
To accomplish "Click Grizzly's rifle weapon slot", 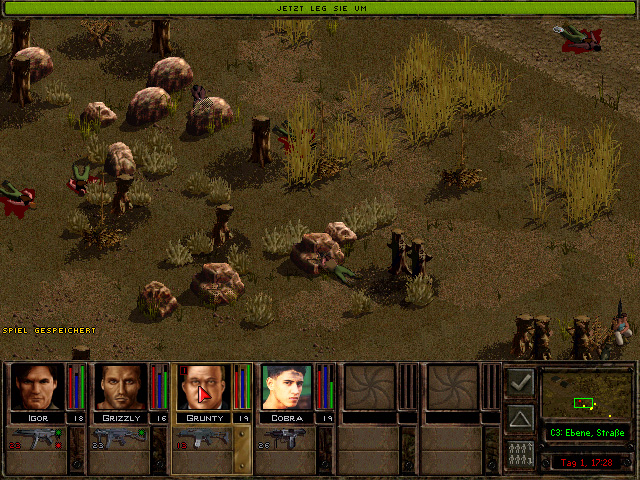I will click(x=119, y=439).
